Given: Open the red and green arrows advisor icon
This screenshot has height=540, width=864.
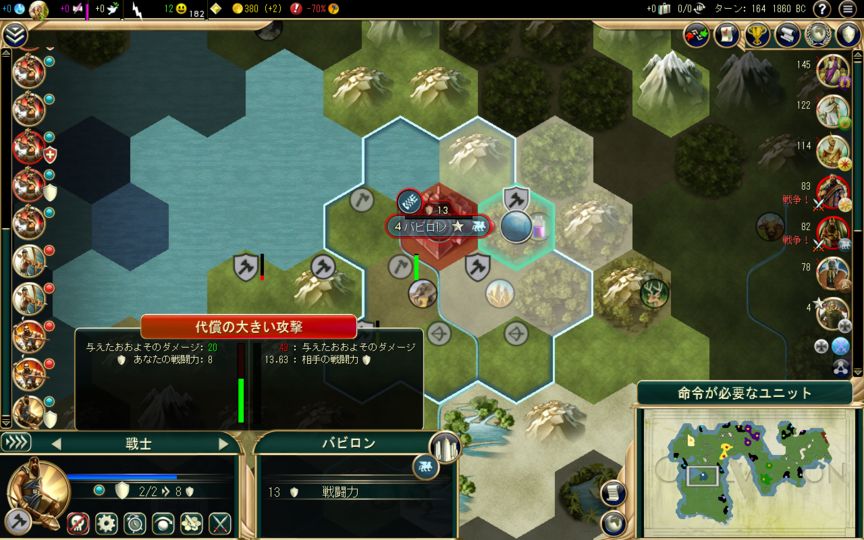Looking at the screenshot, I should click(697, 35).
